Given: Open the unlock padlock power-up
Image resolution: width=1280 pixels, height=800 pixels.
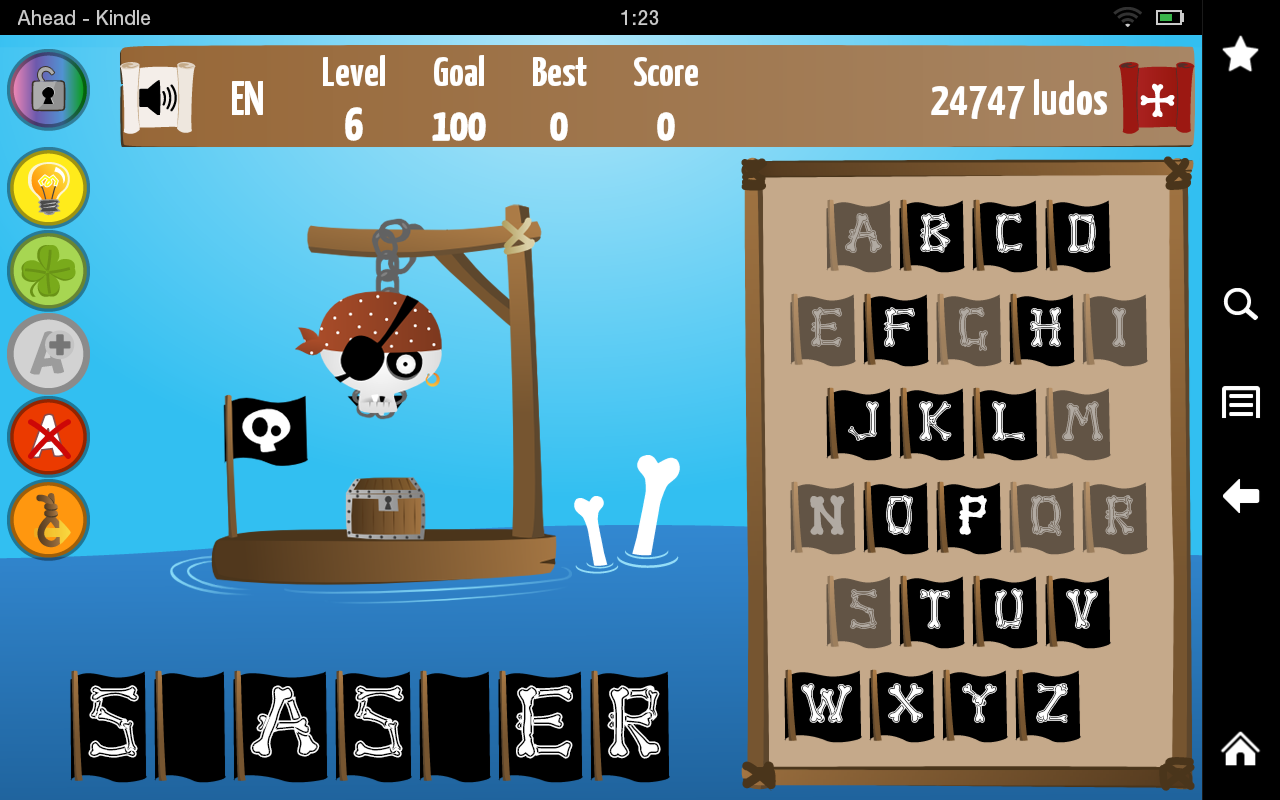Looking at the screenshot, I should tap(48, 89).
